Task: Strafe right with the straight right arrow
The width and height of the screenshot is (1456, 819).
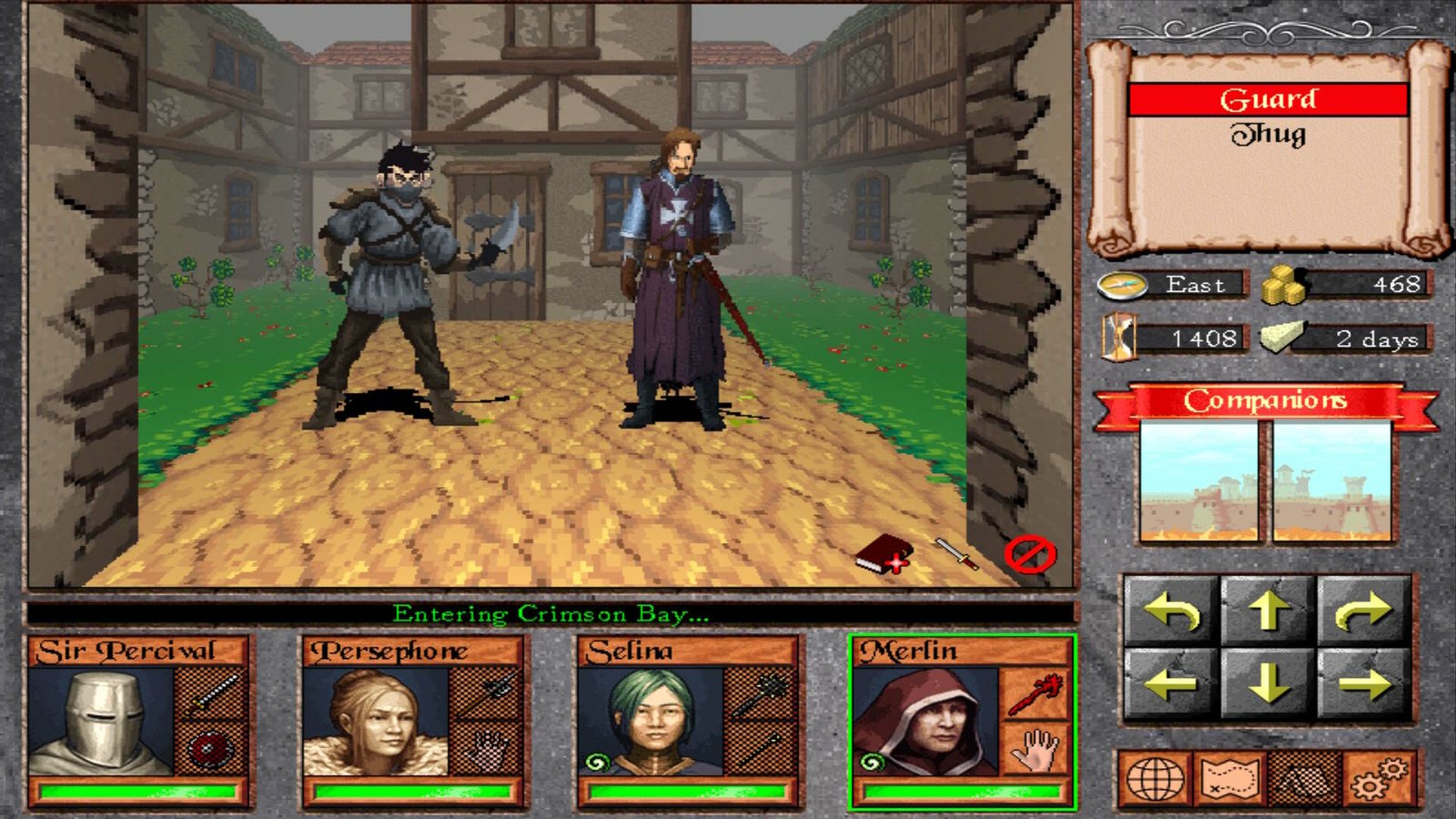Action: point(1364,684)
